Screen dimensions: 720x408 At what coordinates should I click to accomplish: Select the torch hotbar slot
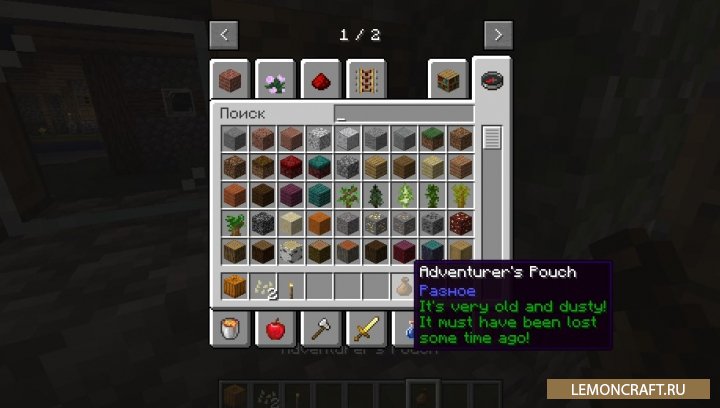click(291, 287)
